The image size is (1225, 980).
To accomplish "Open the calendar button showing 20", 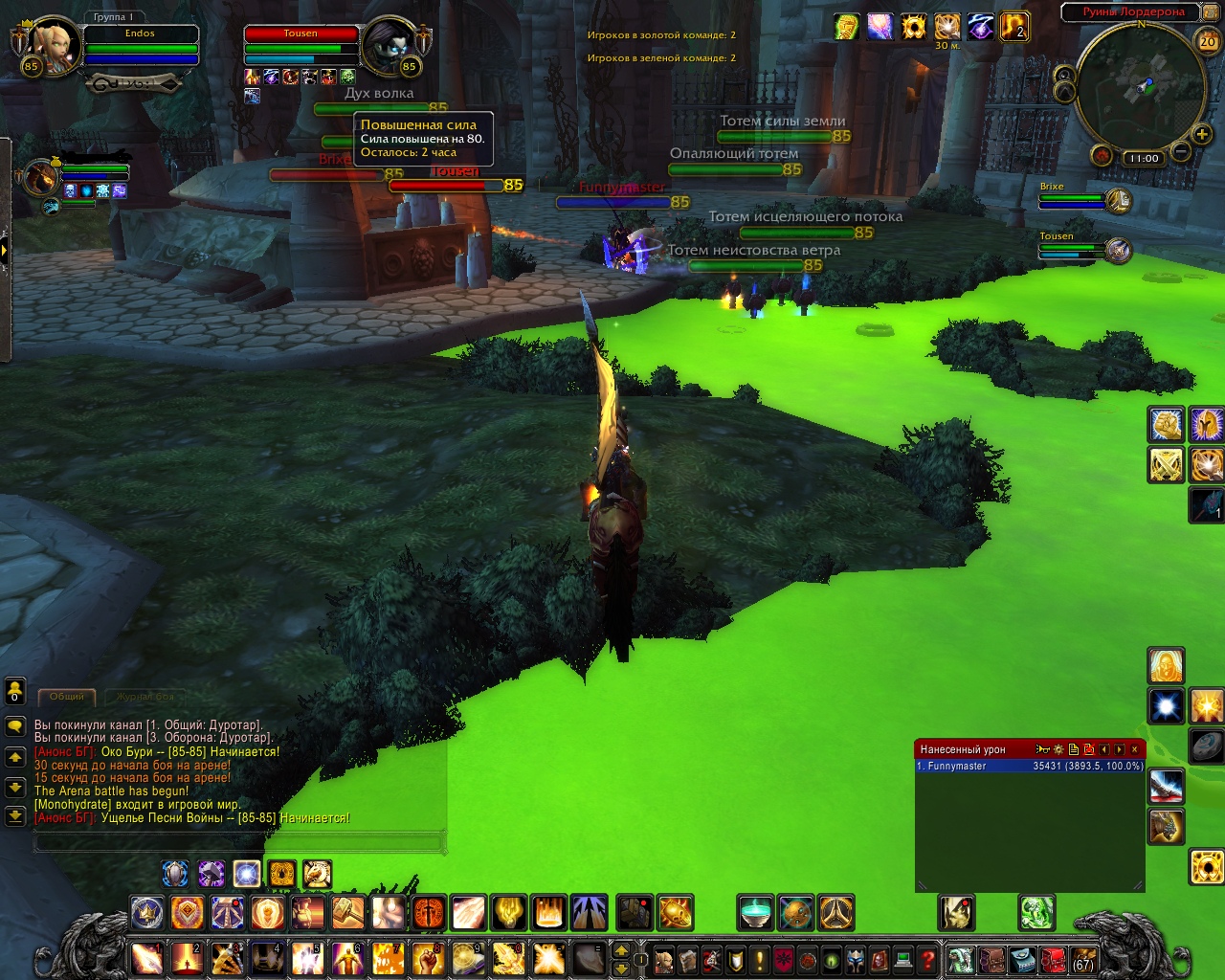I will point(1208,40).
